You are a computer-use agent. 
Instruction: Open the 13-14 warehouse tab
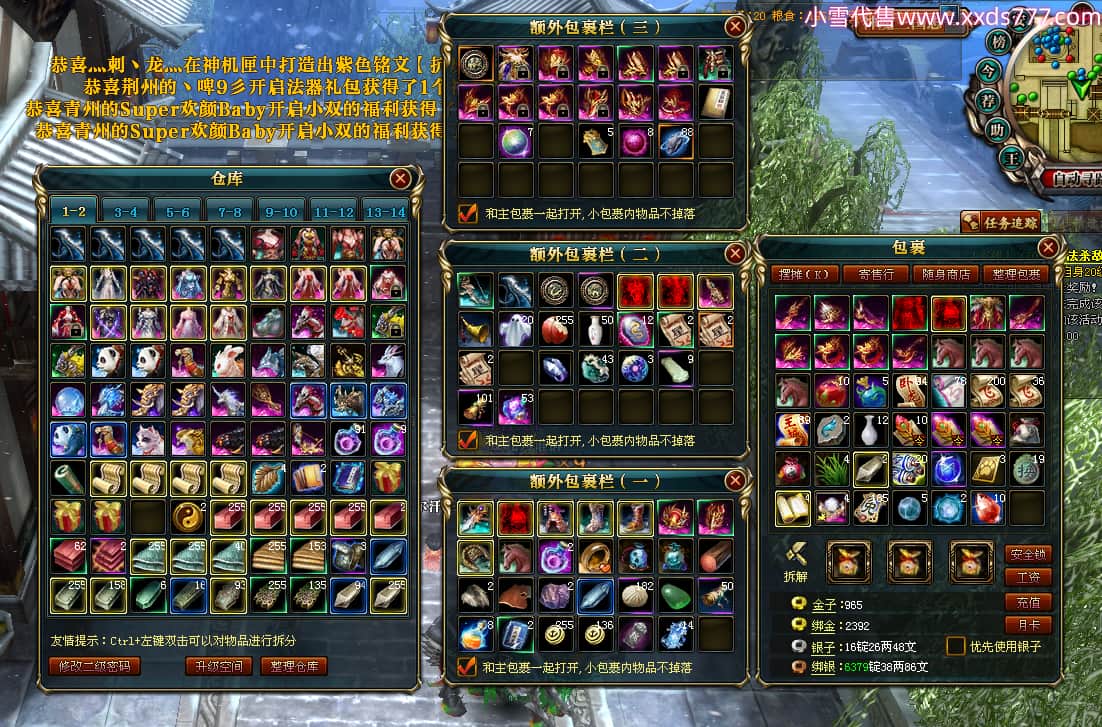(386, 212)
